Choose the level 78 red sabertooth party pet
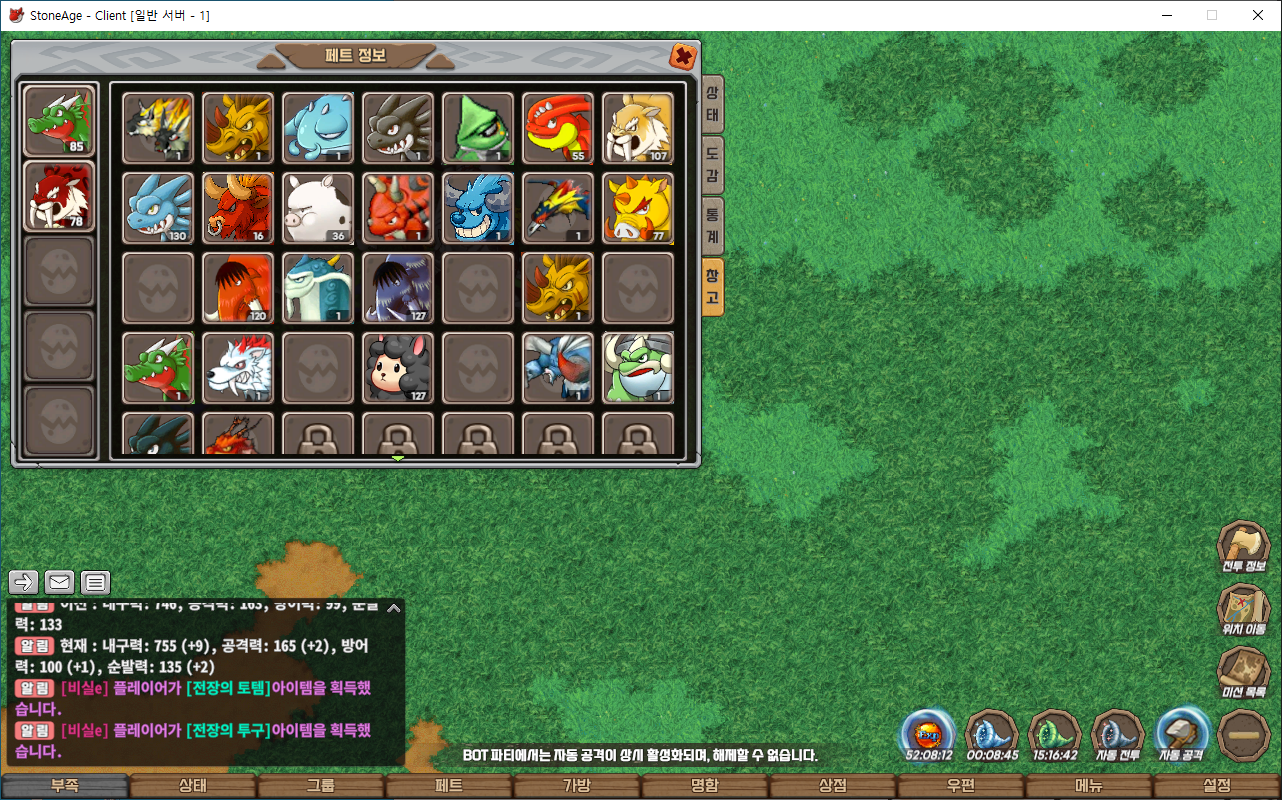 pos(59,196)
